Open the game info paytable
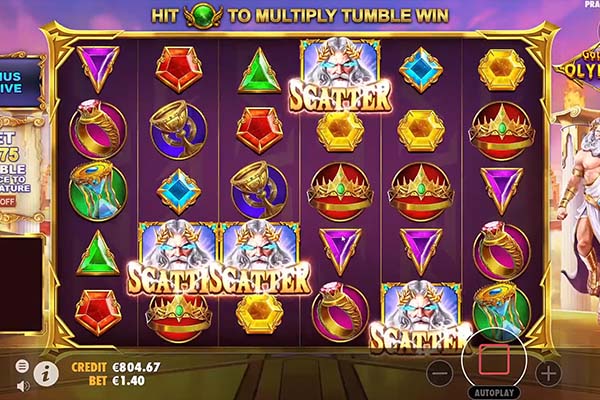This screenshot has height=400, width=600. pos(45,374)
